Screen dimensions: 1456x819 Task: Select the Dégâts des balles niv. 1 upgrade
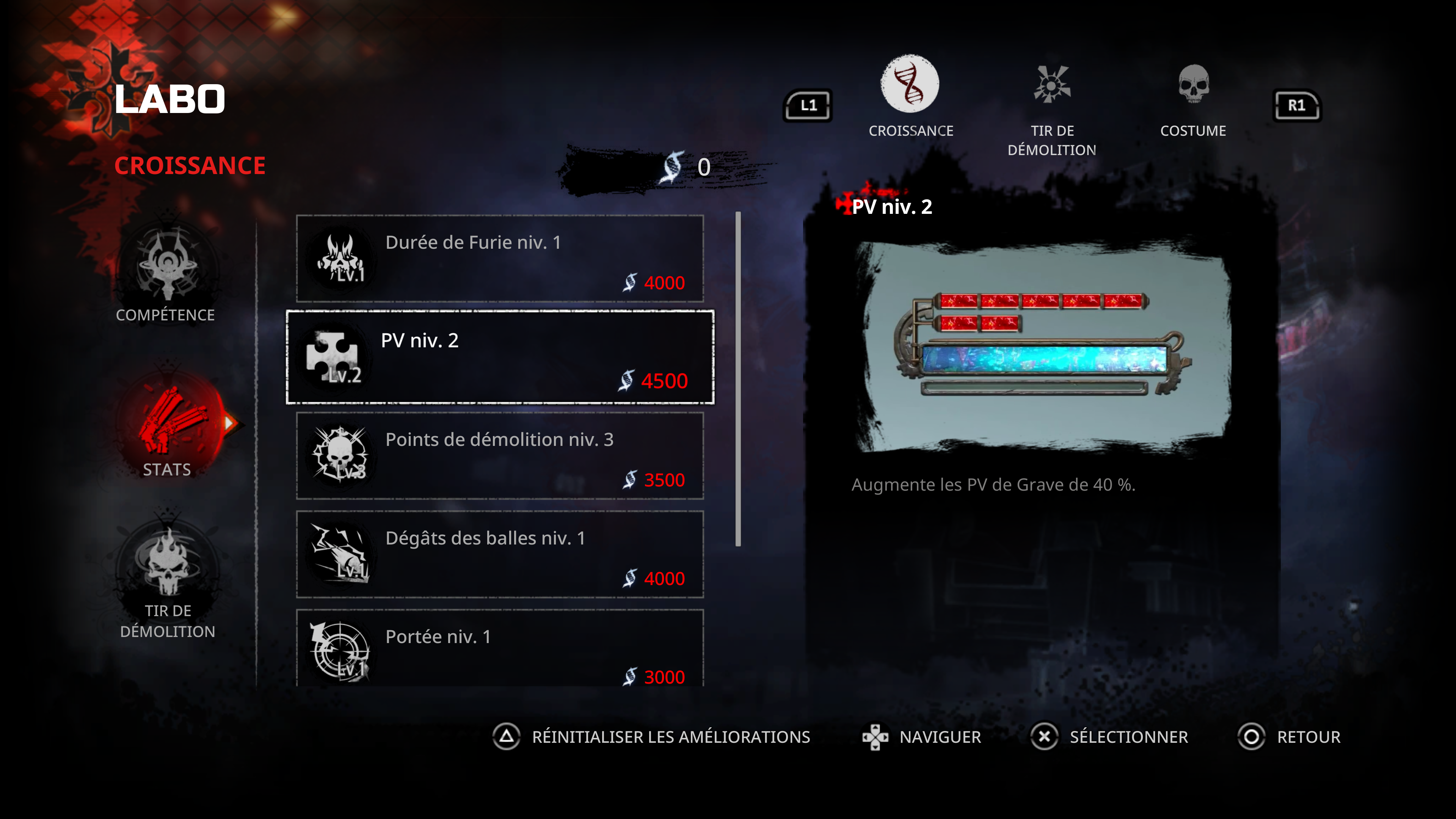click(500, 554)
